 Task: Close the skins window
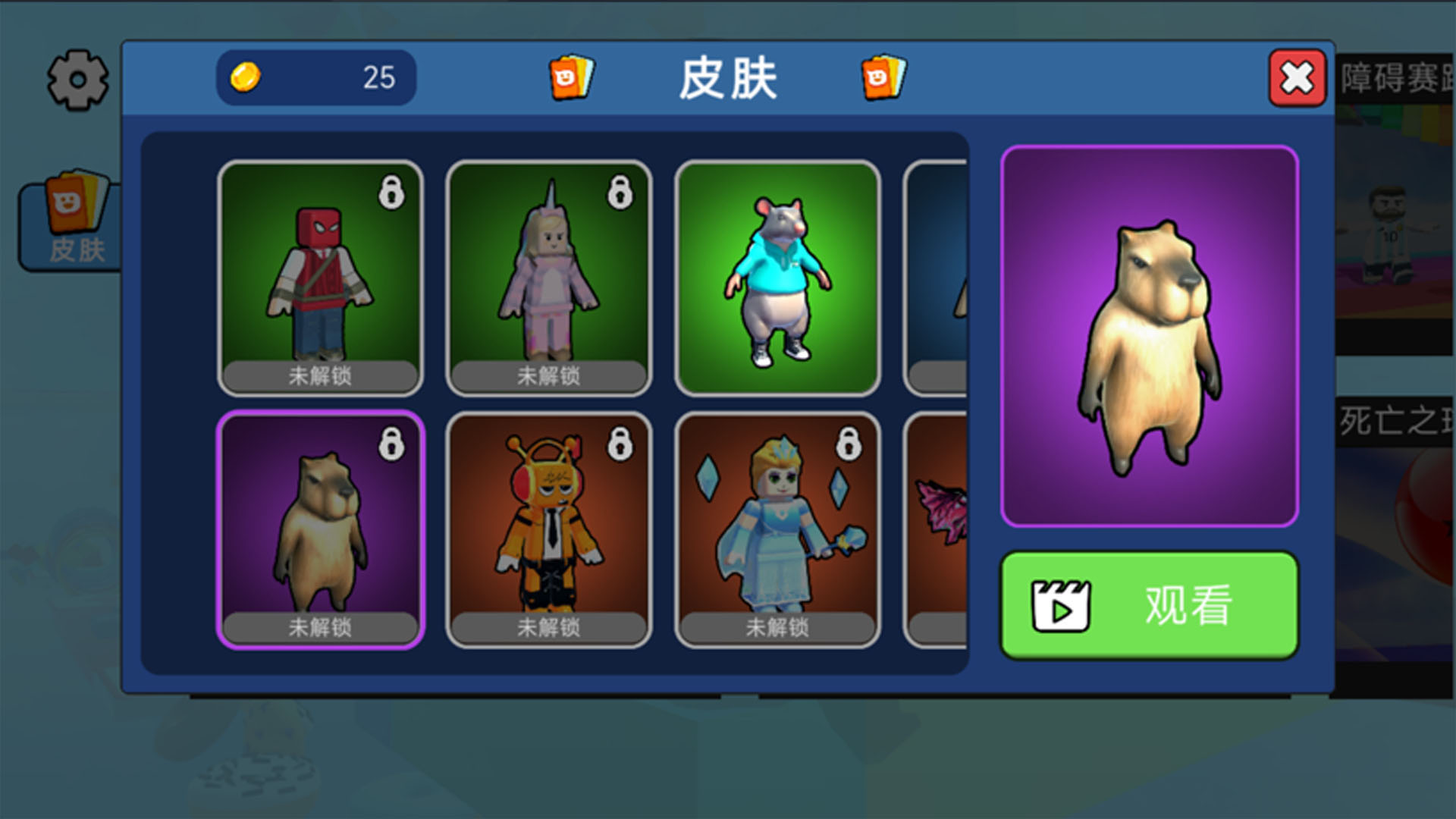(x=1297, y=78)
